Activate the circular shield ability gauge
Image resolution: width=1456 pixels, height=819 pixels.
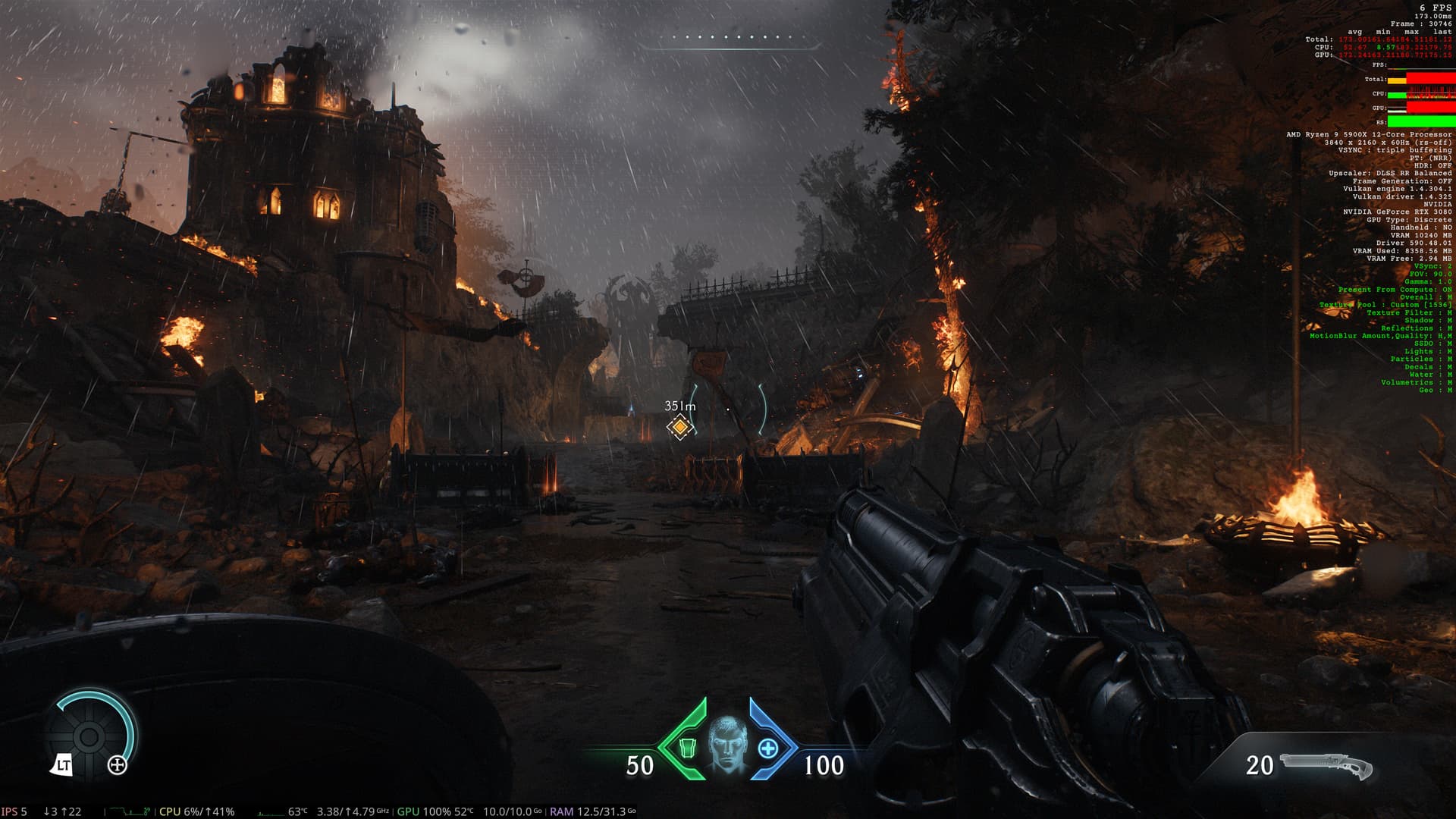tap(89, 736)
